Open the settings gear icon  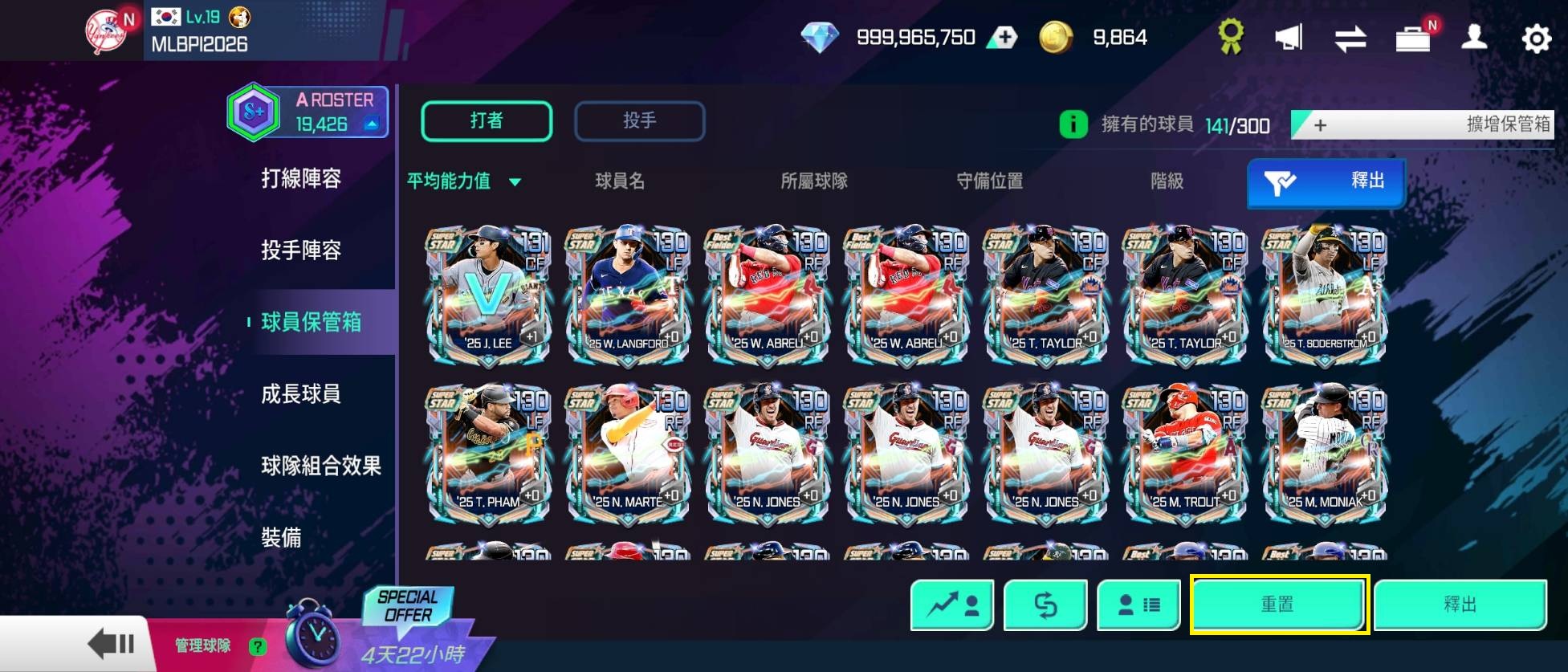click(1536, 39)
